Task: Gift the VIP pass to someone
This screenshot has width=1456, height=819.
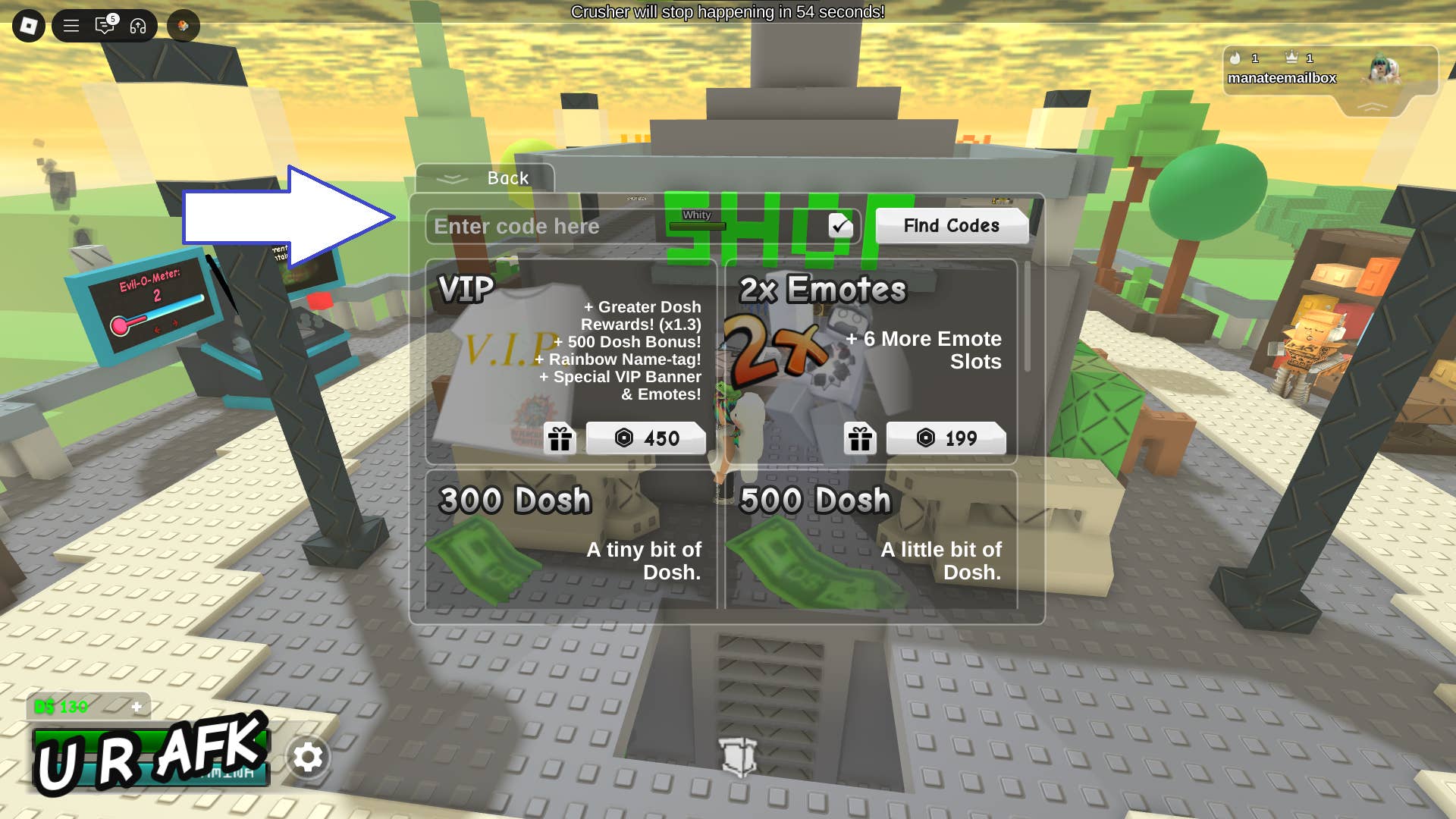Action: coord(560,438)
